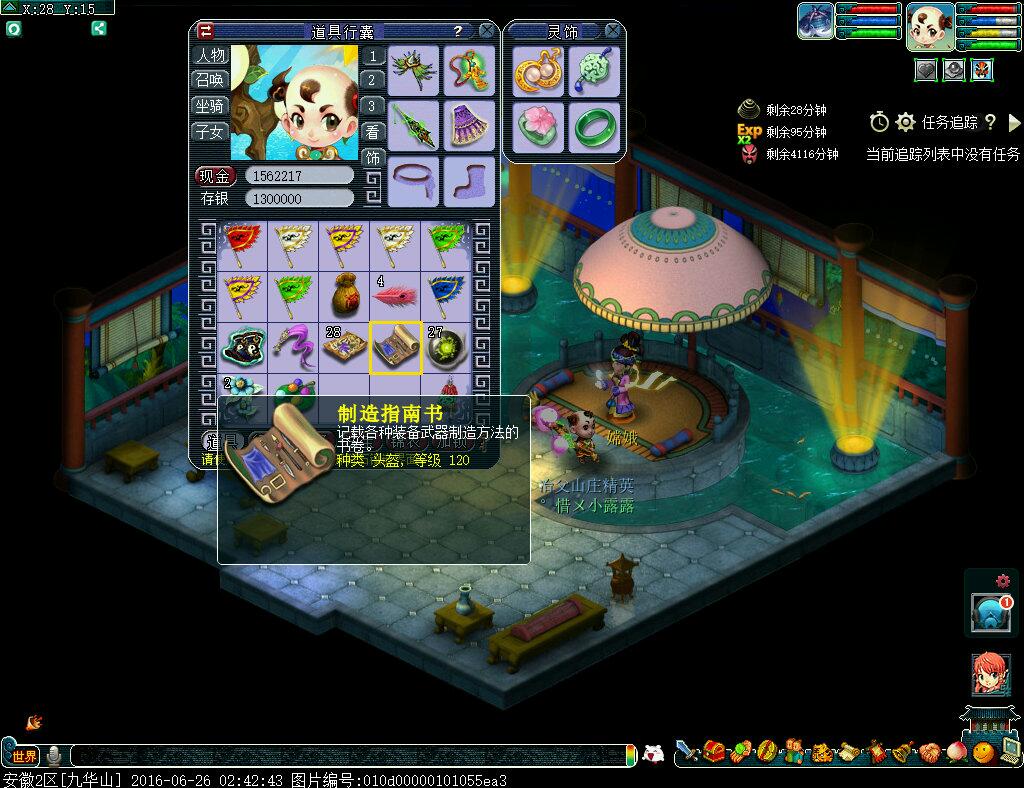Choose the green orb stack of 27

[445, 347]
